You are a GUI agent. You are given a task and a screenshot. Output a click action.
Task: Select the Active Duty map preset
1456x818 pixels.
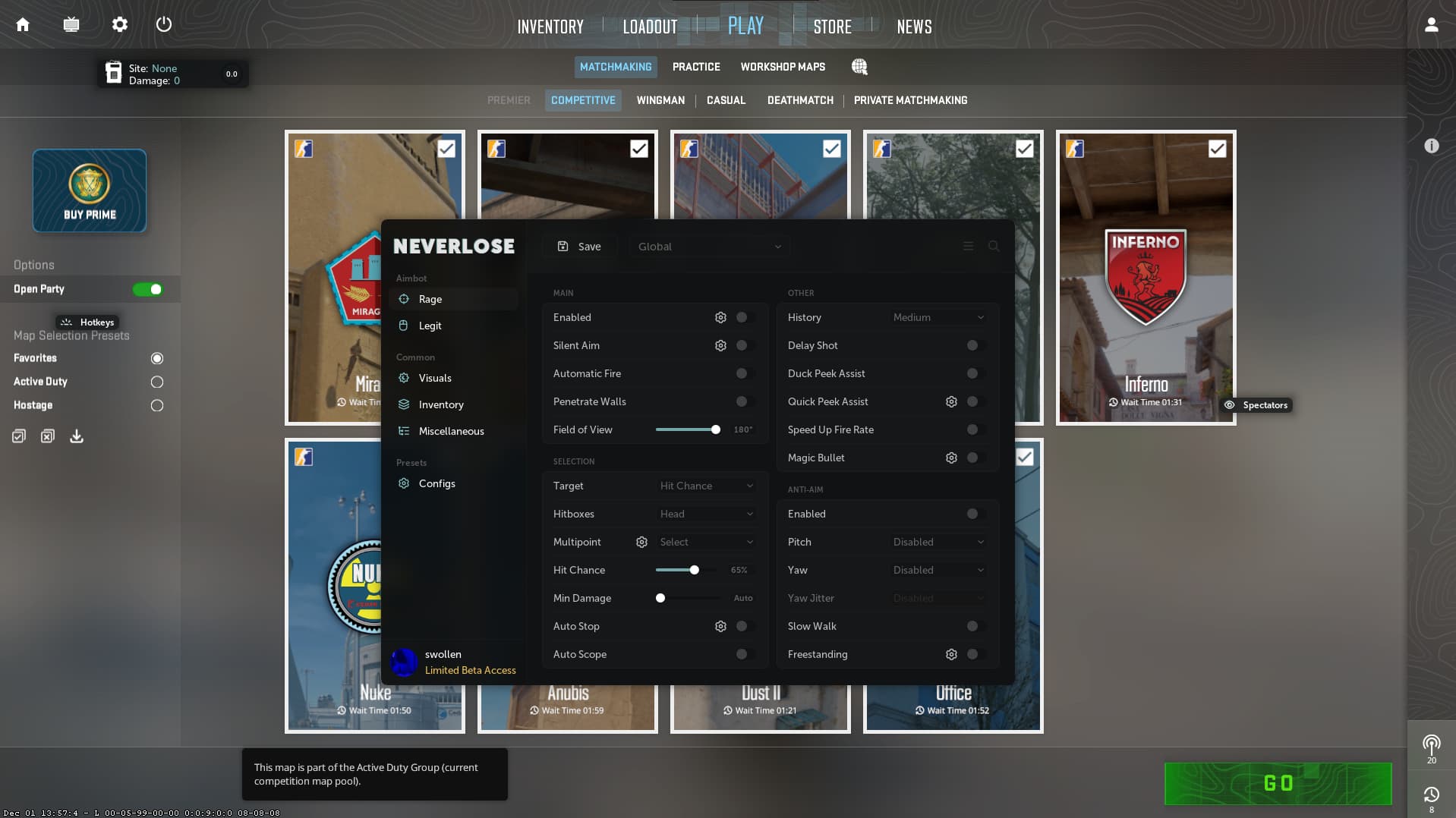click(x=157, y=382)
